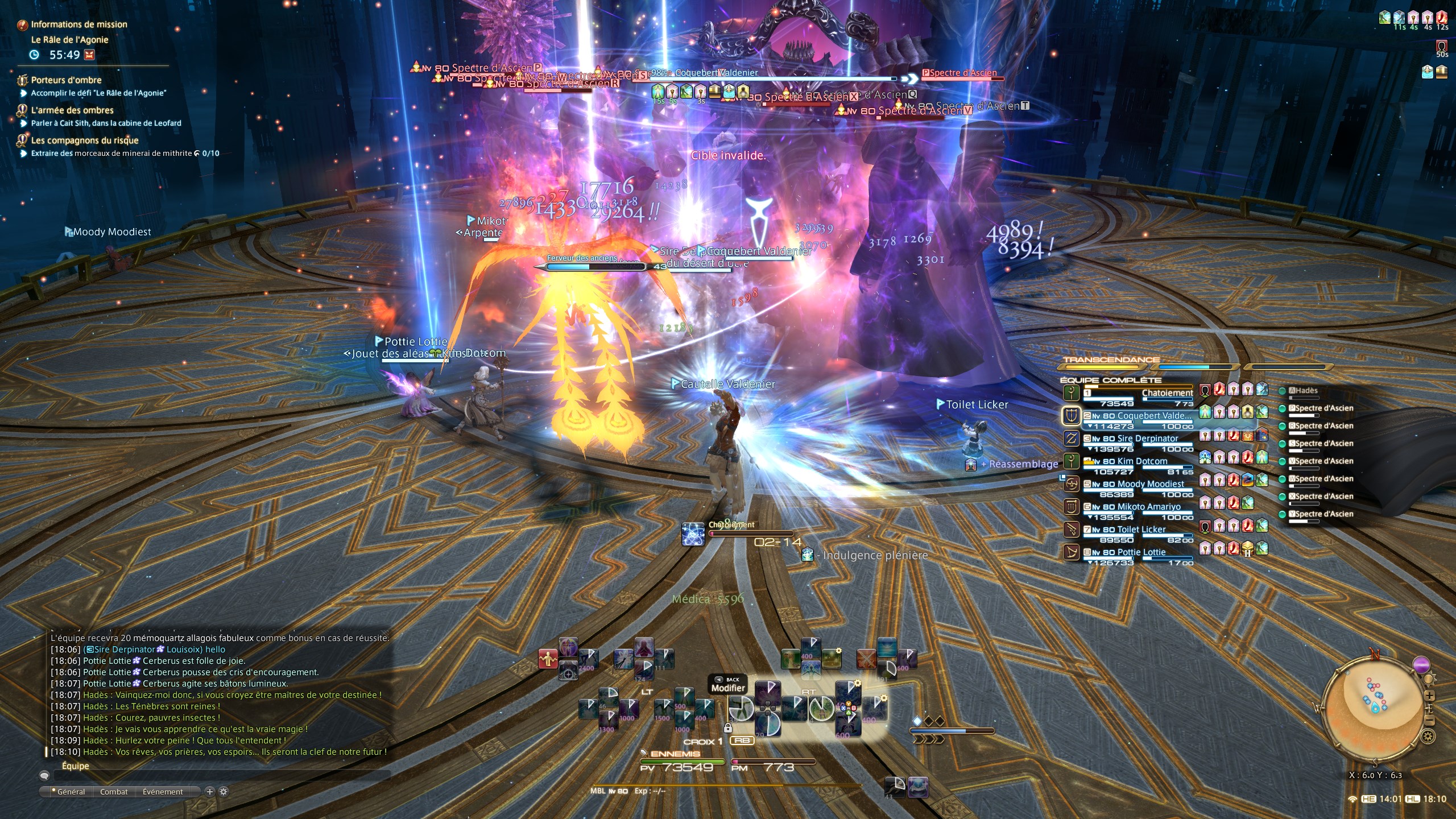Trigger the orange crossed-swords ability icon
The height and width of the screenshot is (819, 1456).
866,659
